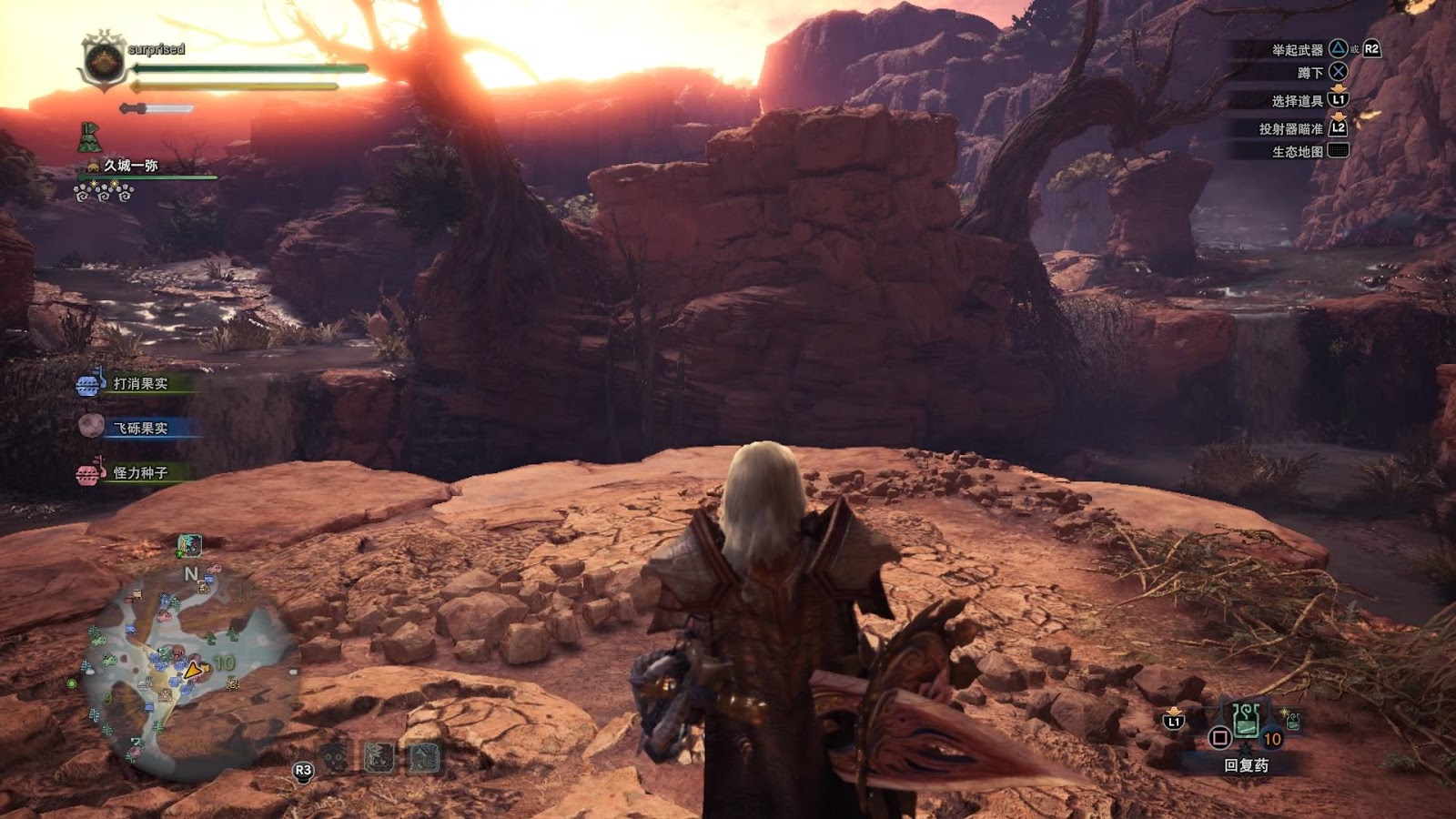Screen dimensions: 1456x819
Task: Choose the 怪力种子 entry in the list
Action: [138, 473]
